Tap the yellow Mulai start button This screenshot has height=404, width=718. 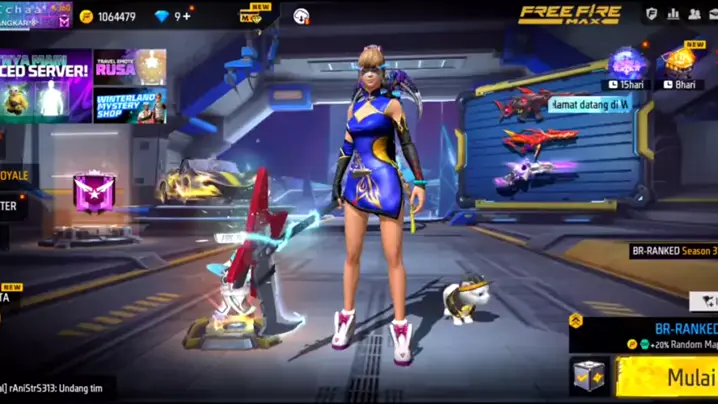[668, 378]
